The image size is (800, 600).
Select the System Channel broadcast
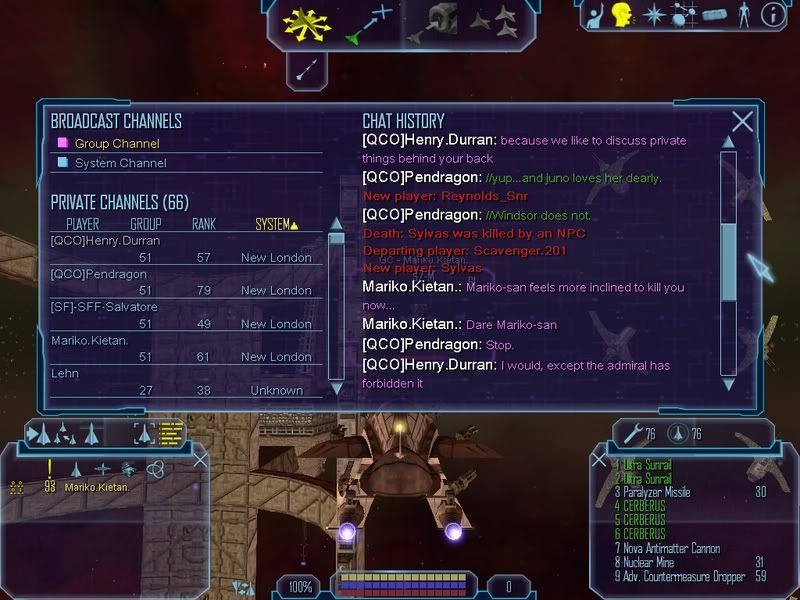[120, 163]
